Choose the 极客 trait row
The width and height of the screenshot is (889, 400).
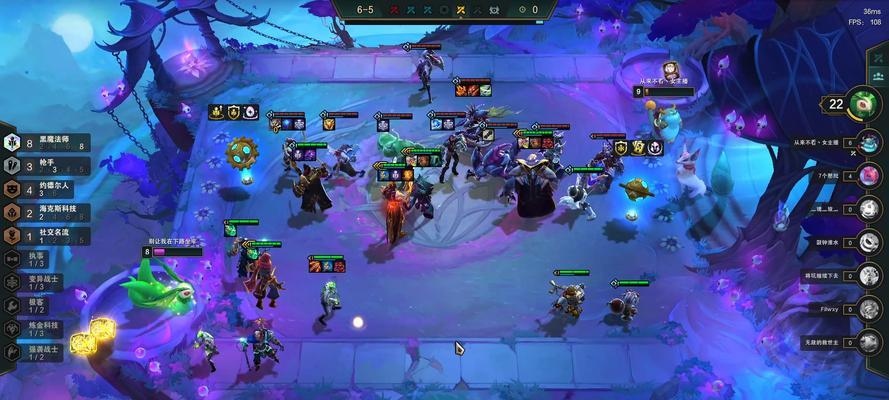tap(30, 305)
